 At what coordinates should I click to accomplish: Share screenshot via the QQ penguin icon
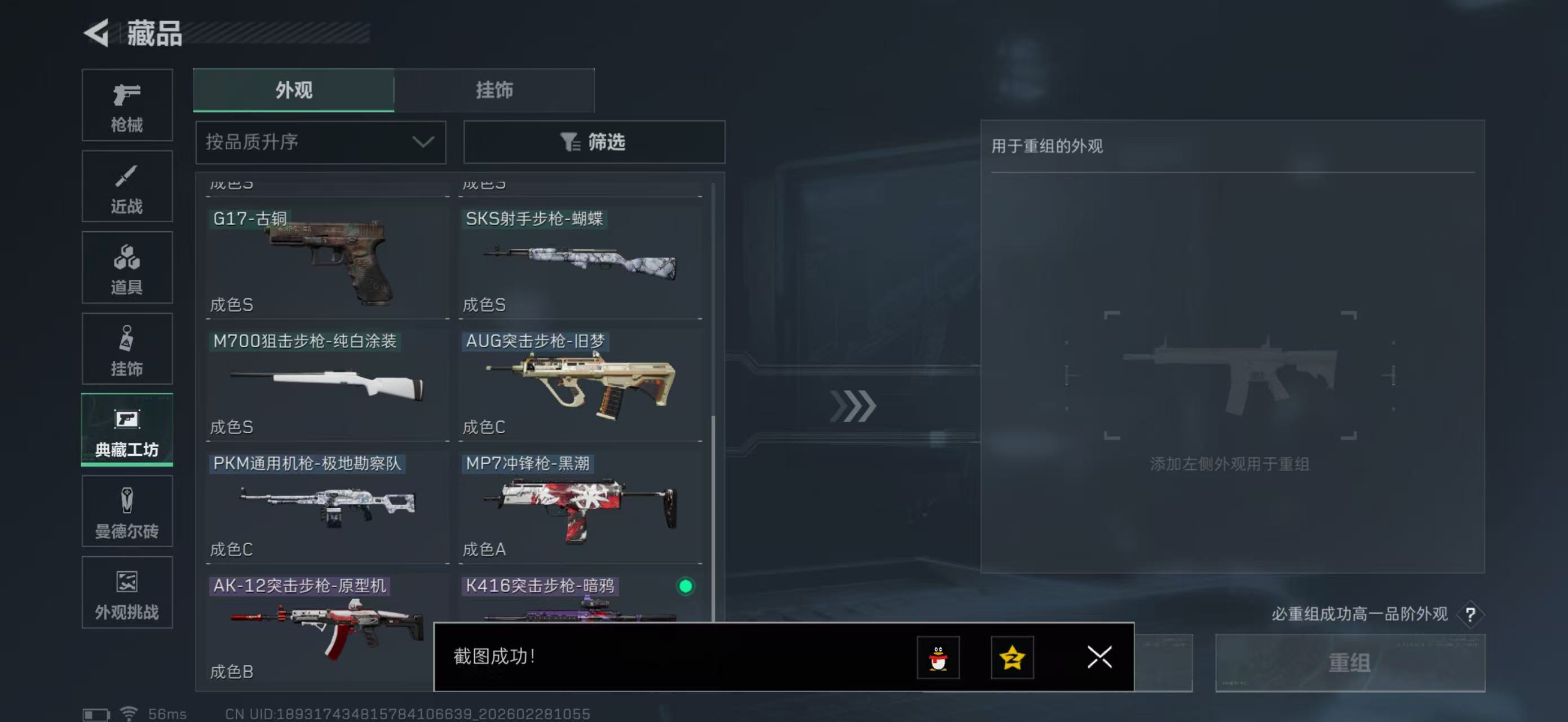(x=938, y=658)
